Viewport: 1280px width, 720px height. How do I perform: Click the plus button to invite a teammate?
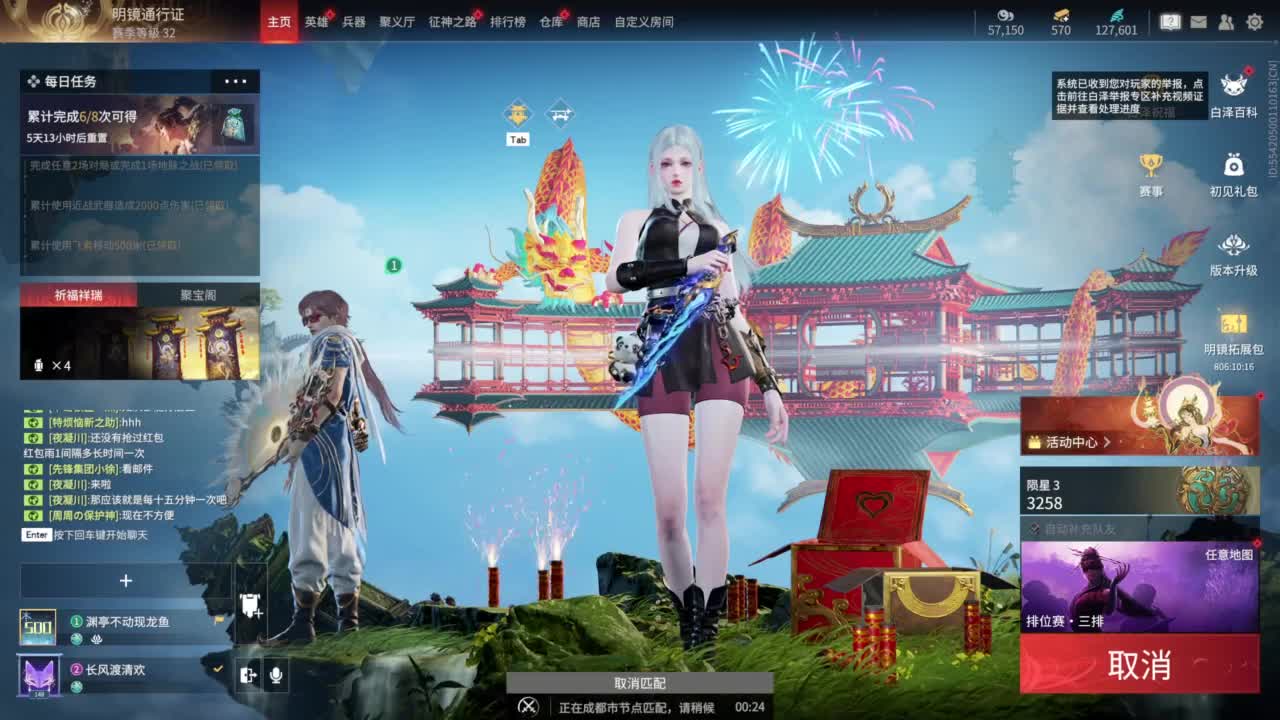click(126, 580)
